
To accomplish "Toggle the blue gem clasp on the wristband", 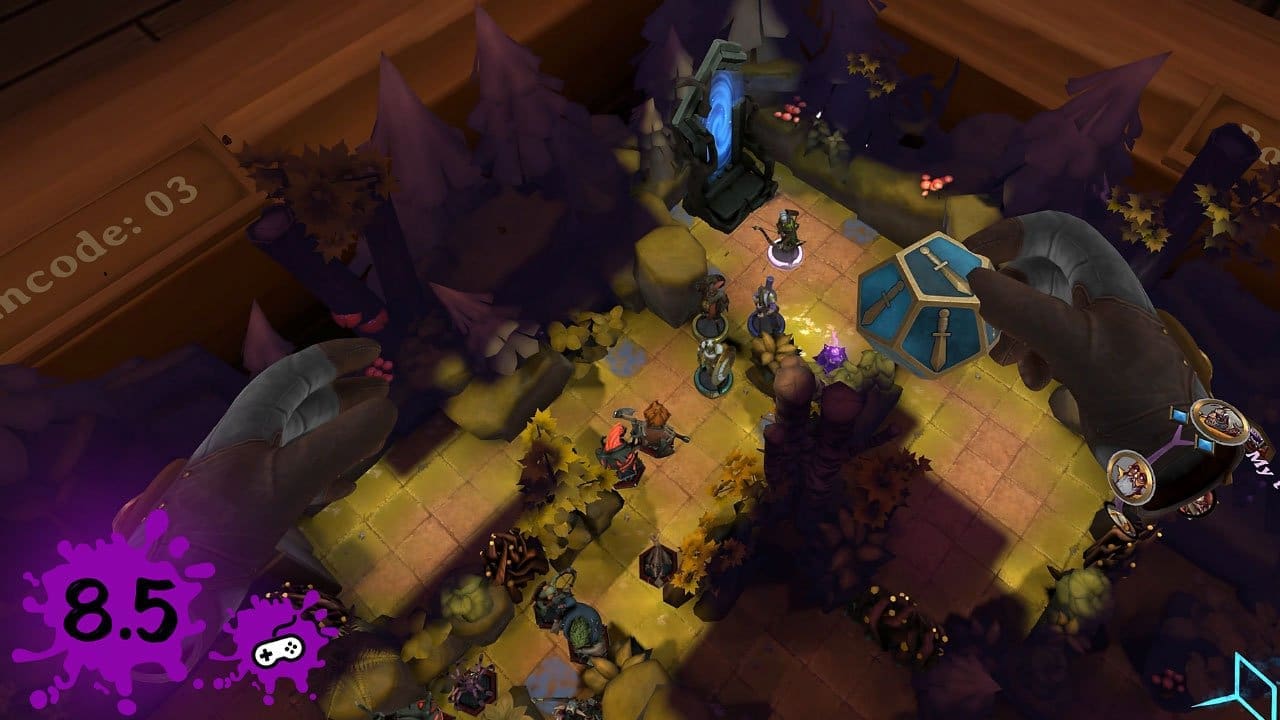I will coord(1179,415).
